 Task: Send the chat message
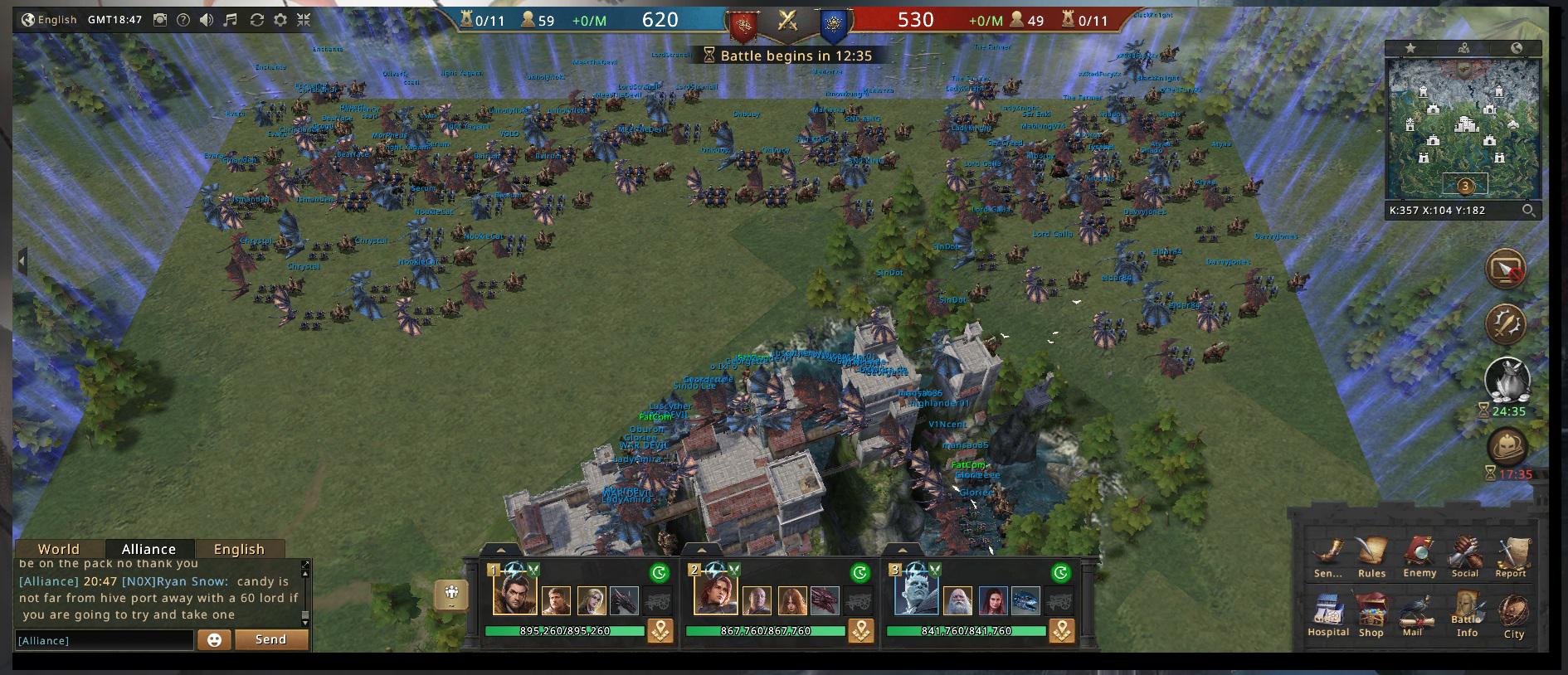click(271, 639)
